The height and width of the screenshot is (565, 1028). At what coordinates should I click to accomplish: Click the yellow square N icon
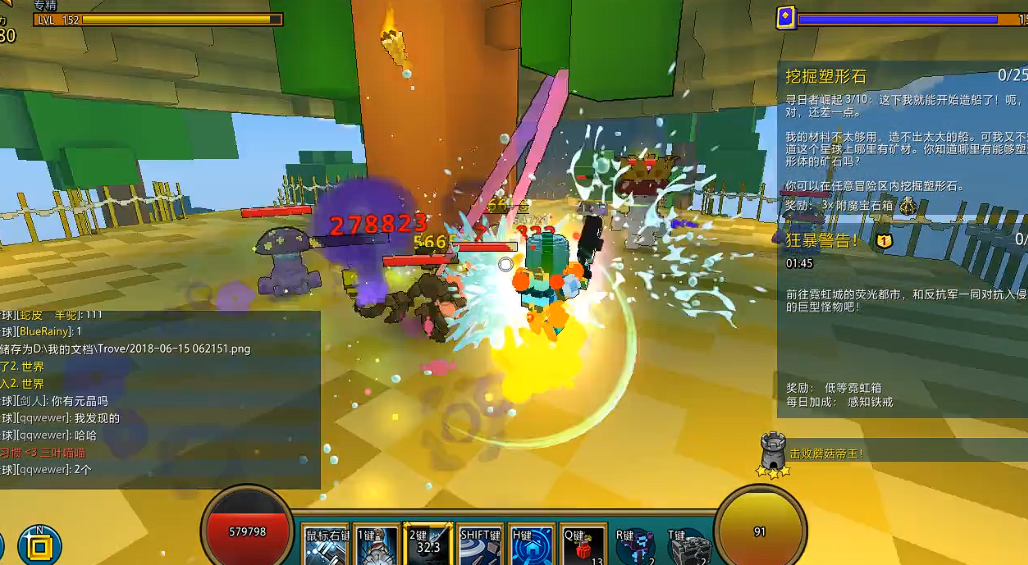coord(39,546)
